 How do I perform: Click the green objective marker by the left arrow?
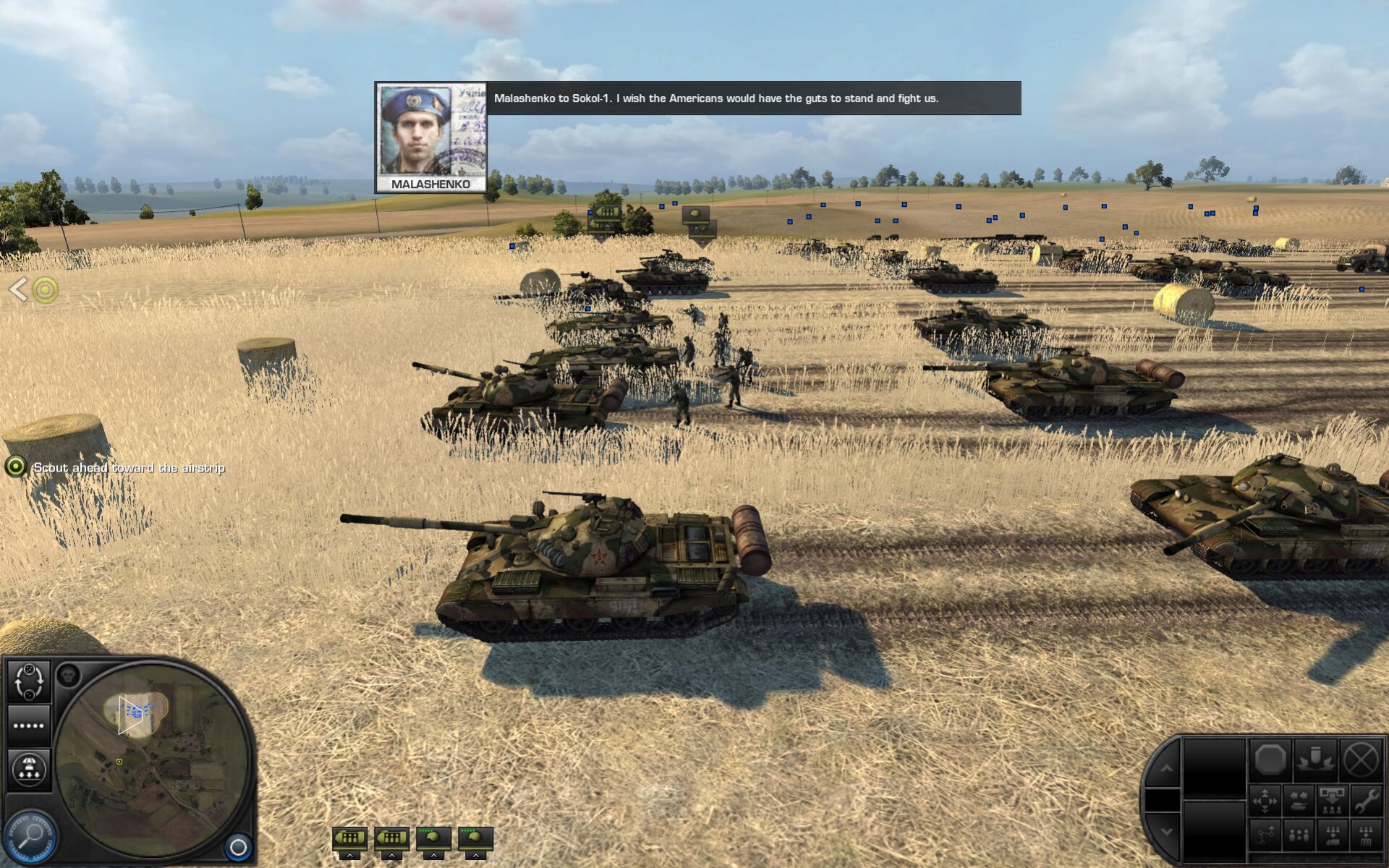coord(45,290)
